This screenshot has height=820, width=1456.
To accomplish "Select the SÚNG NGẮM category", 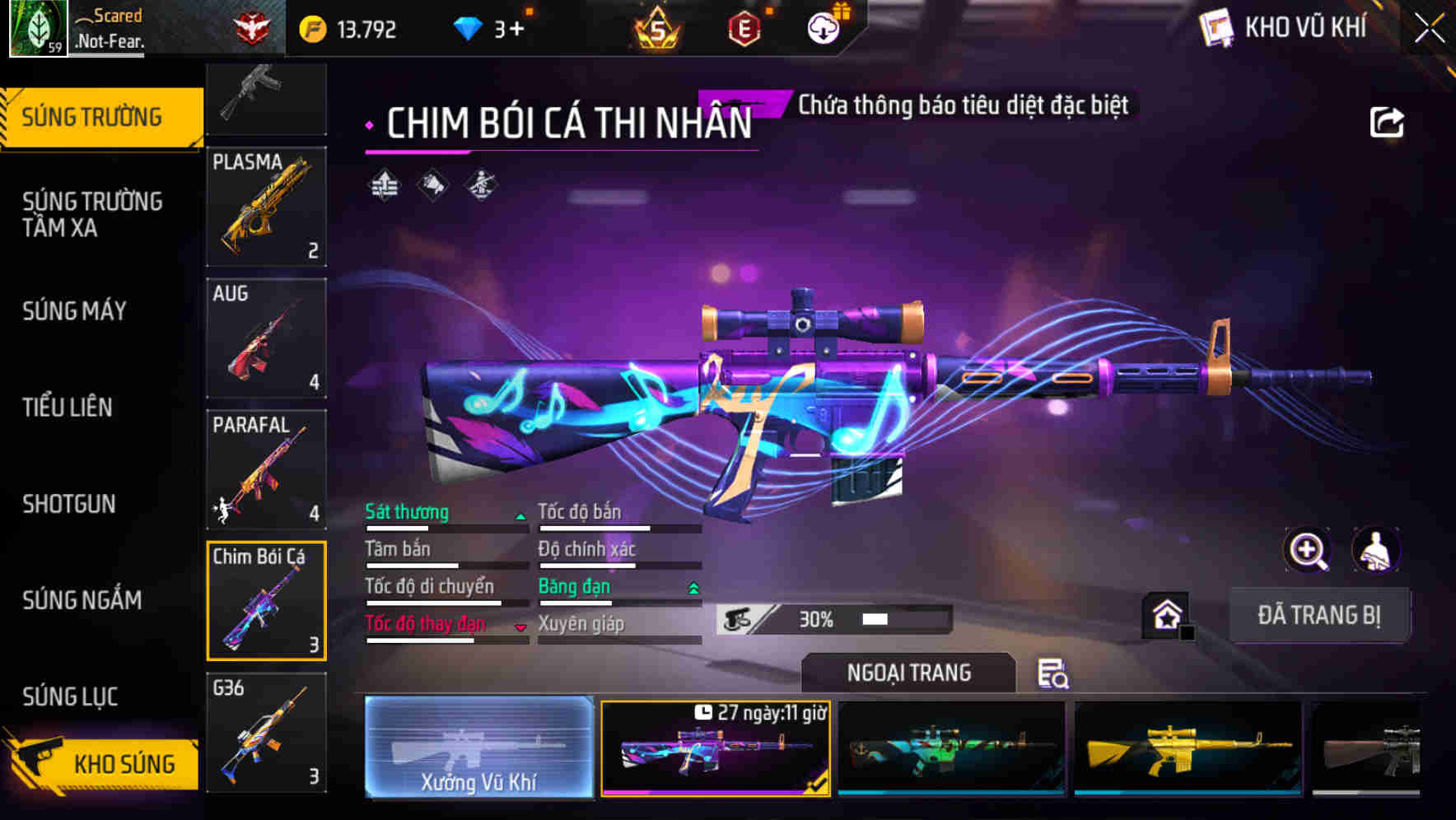I will [82, 601].
